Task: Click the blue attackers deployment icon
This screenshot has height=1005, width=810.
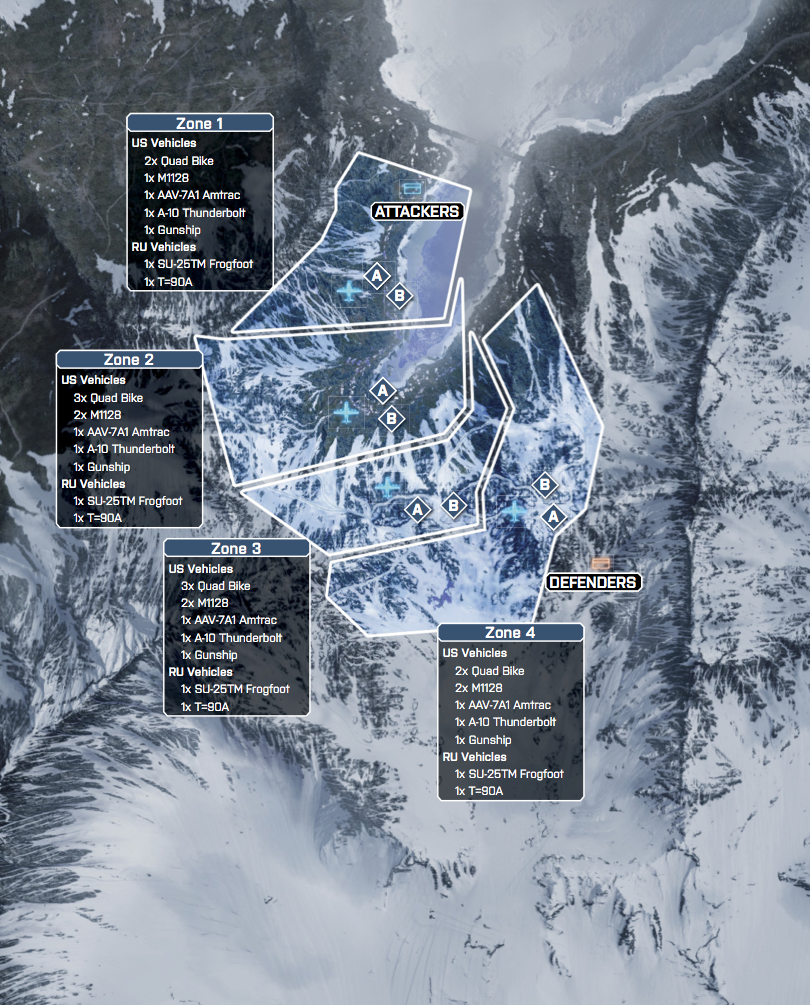Action: click(x=411, y=187)
